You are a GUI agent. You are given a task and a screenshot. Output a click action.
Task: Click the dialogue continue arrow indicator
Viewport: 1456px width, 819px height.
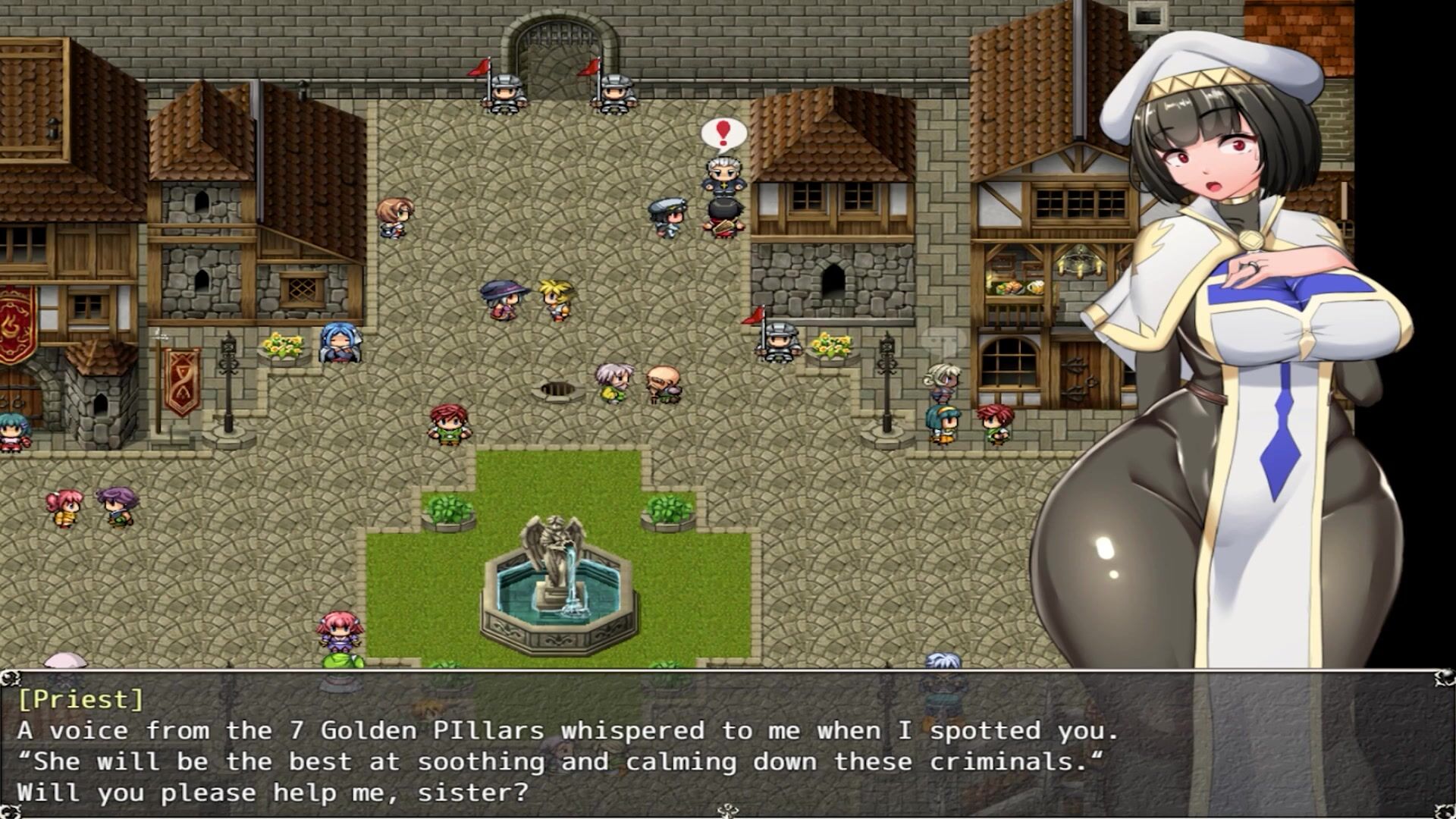(x=727, y=811)
